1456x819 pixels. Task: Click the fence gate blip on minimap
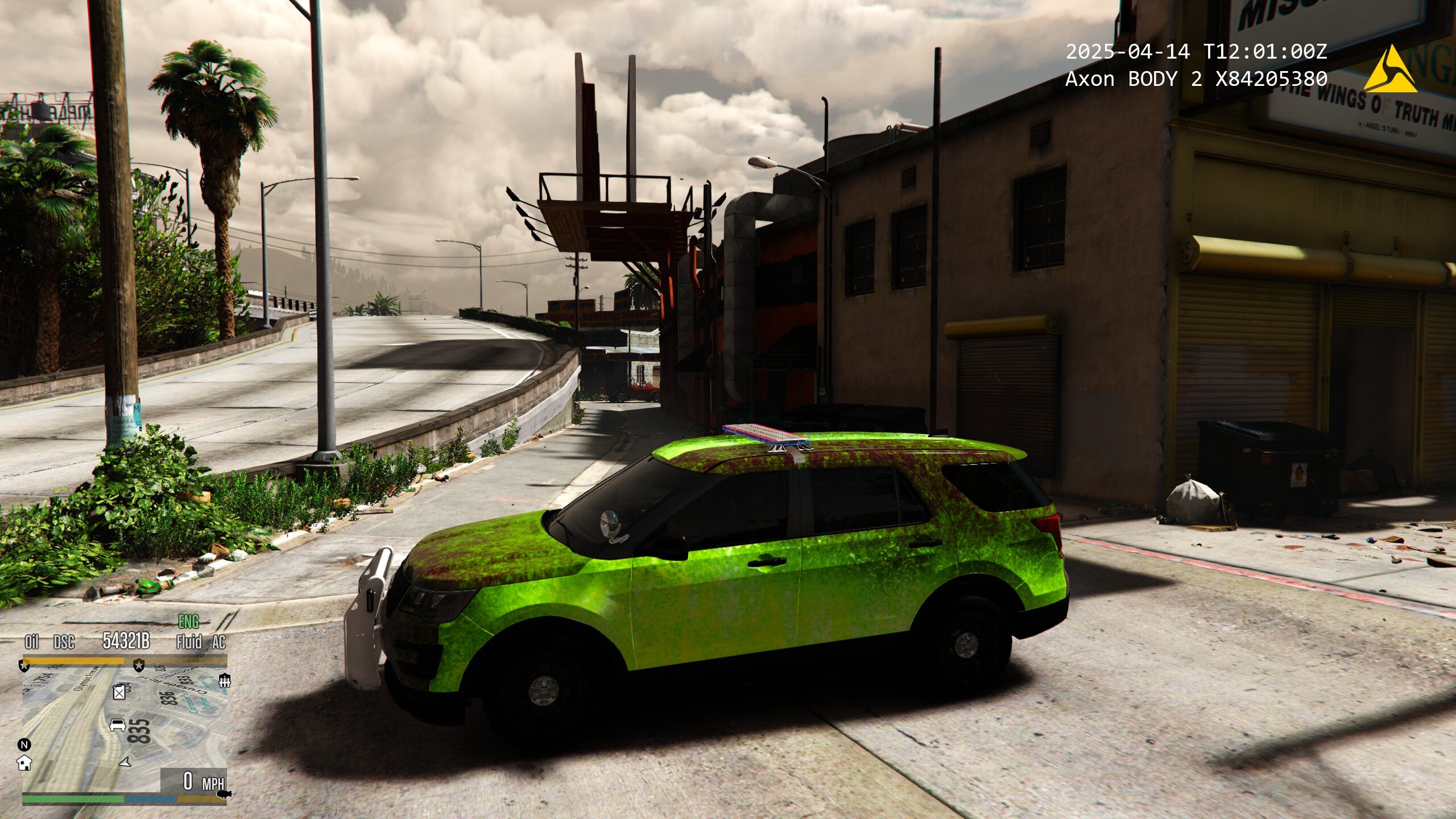(225, 681)
